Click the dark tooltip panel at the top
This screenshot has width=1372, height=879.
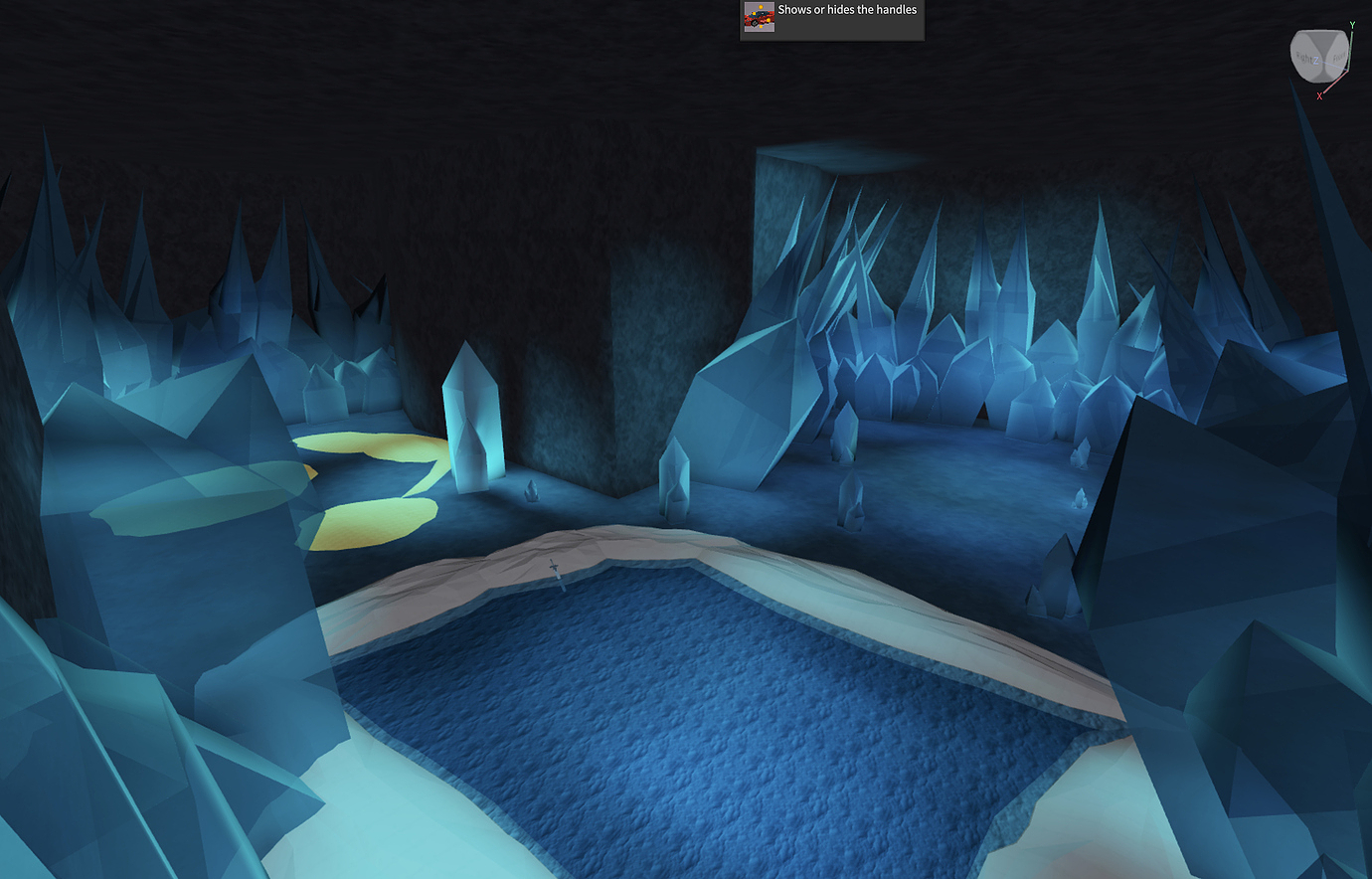tap(831, 18)
